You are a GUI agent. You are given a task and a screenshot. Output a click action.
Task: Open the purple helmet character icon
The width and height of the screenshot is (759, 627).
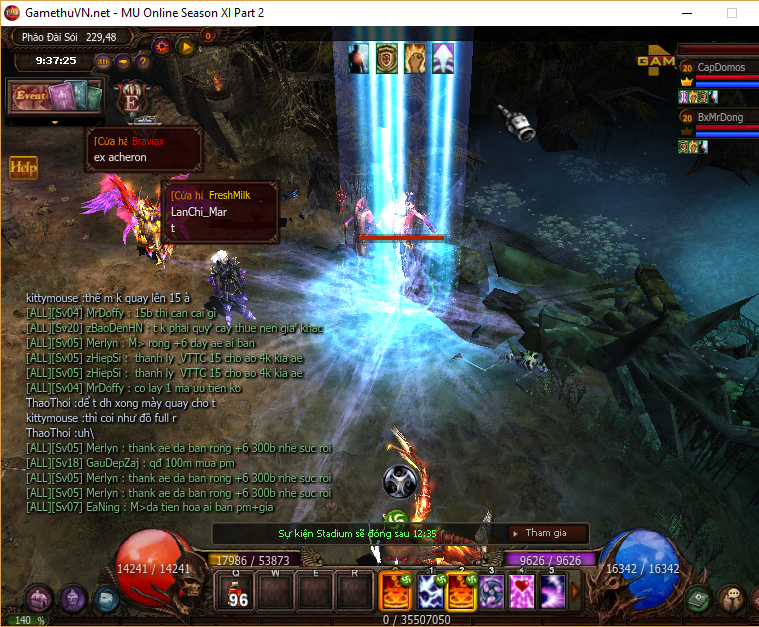(x=72, y=599)
